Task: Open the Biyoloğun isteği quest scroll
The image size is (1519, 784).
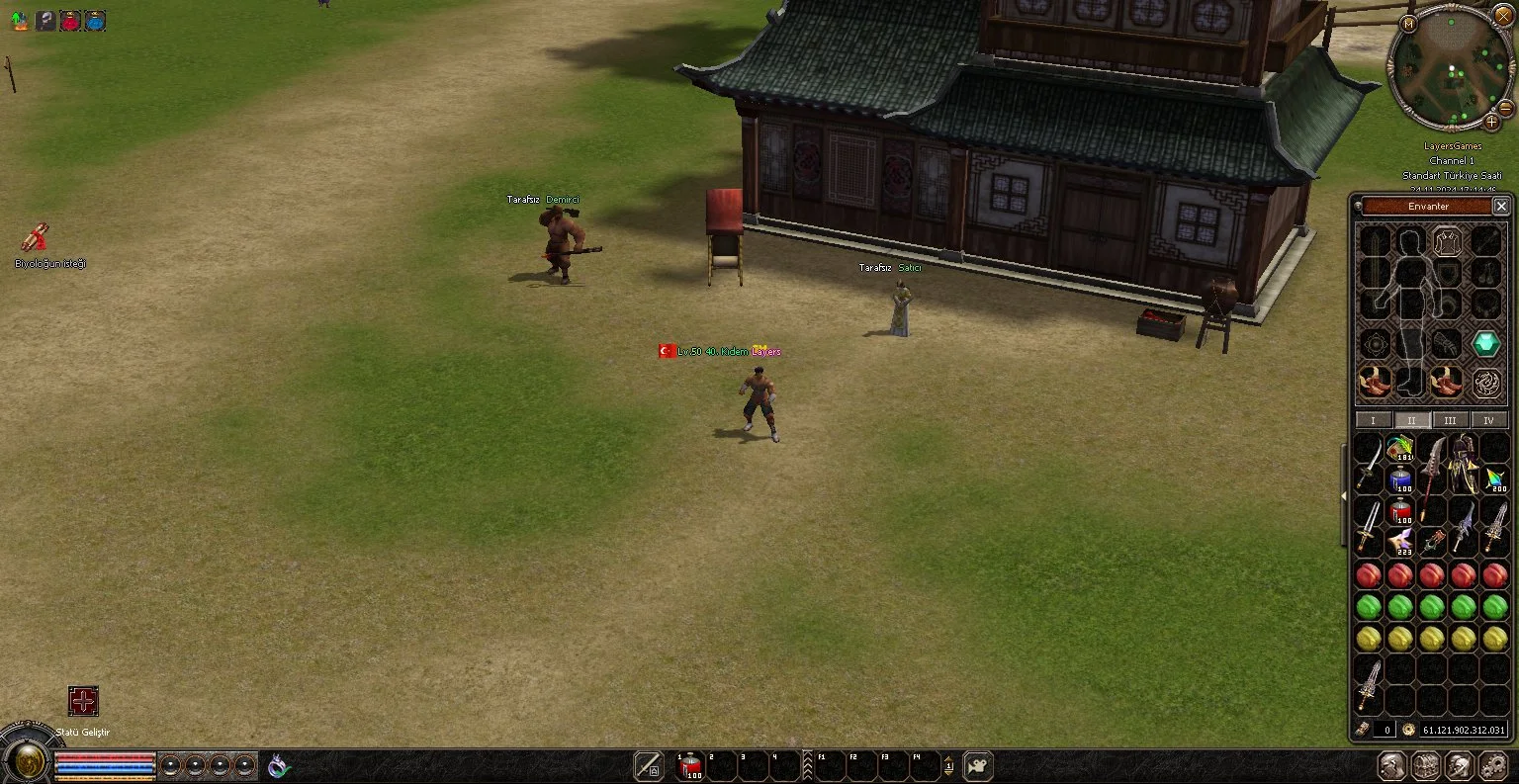Action: [x=36, y=237]
